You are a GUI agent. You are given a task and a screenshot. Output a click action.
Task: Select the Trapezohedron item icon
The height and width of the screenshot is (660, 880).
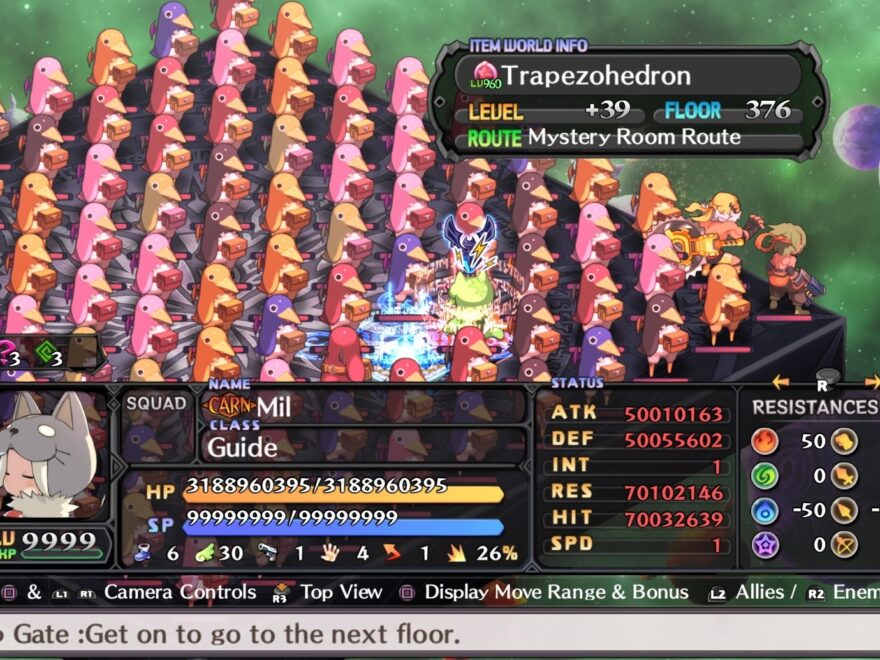point(484,74)
